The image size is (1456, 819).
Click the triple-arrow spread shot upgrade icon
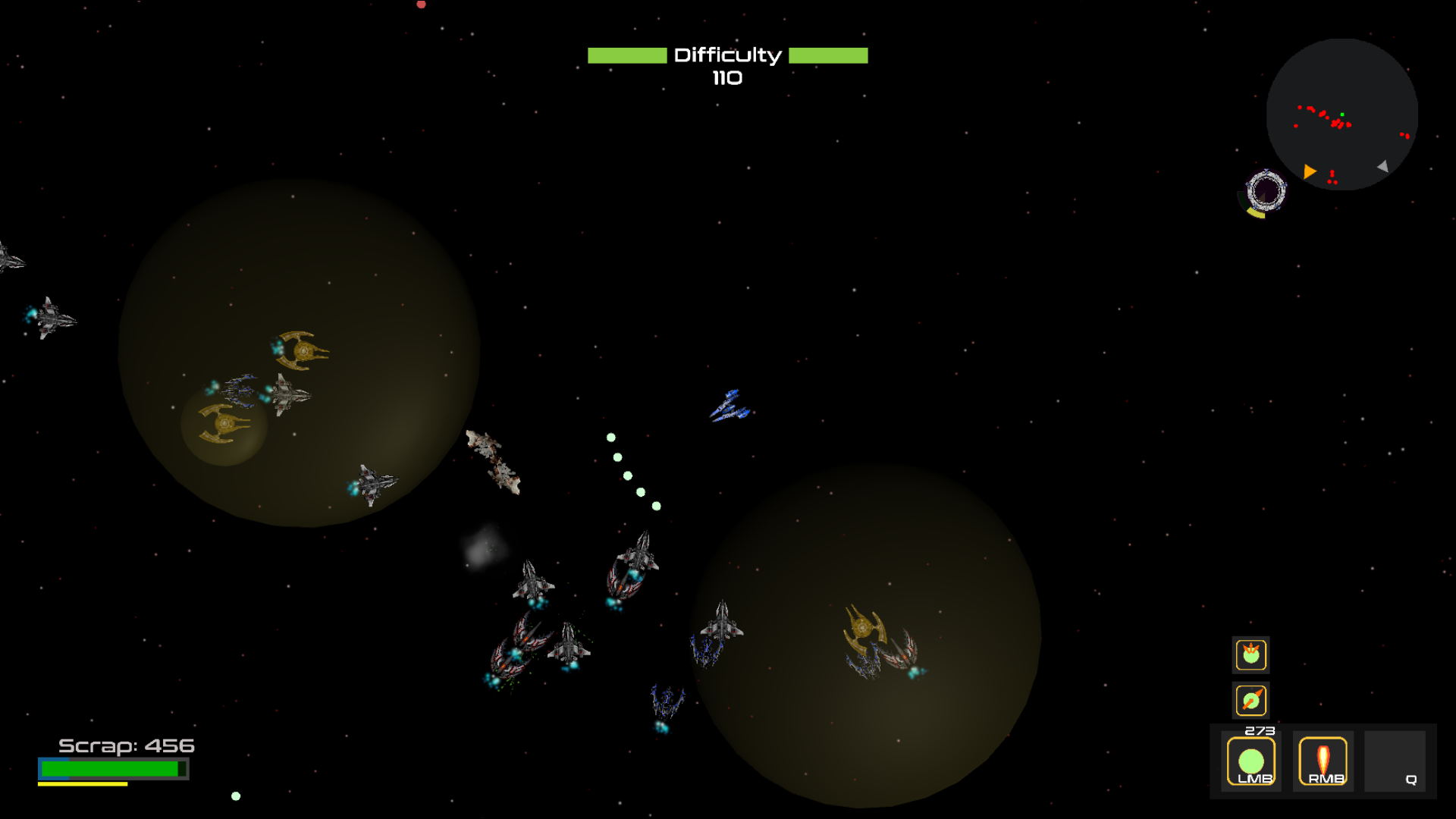tap(1250, 654)
